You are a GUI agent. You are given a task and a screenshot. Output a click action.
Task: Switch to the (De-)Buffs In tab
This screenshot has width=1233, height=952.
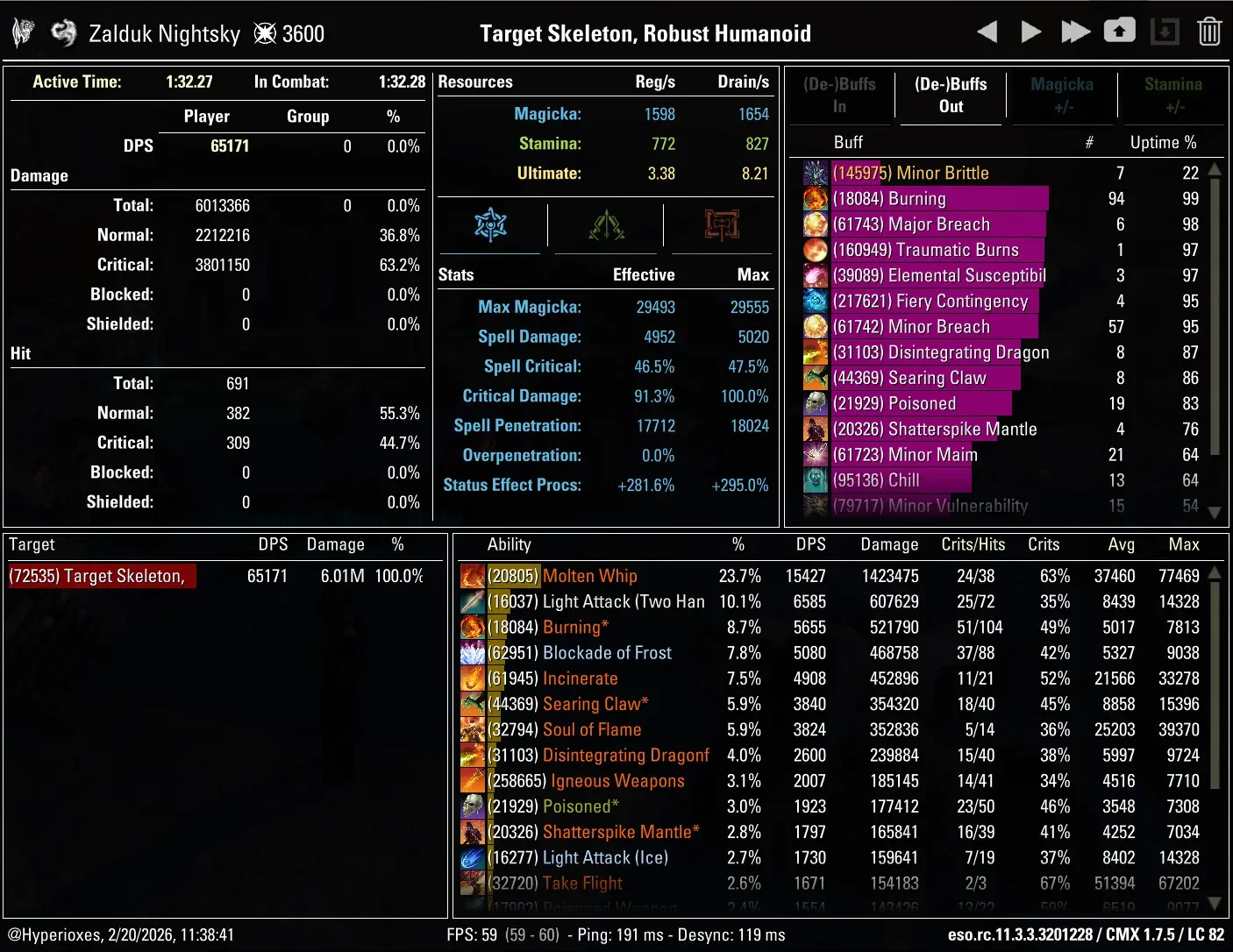pos(839,95)
